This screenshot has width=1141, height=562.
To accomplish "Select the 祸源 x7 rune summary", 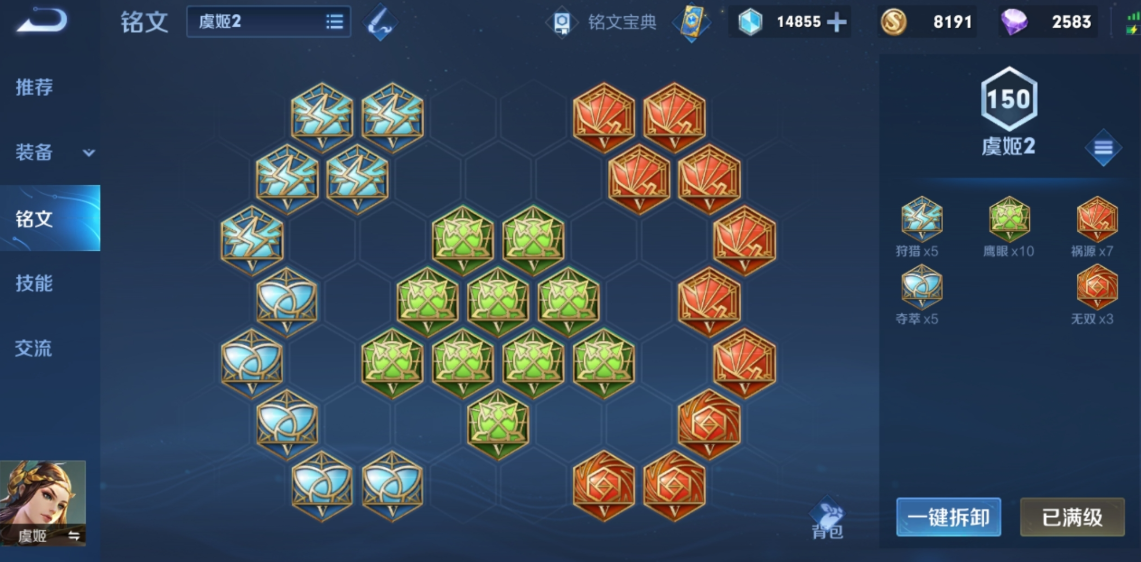I will point(1096,226).
